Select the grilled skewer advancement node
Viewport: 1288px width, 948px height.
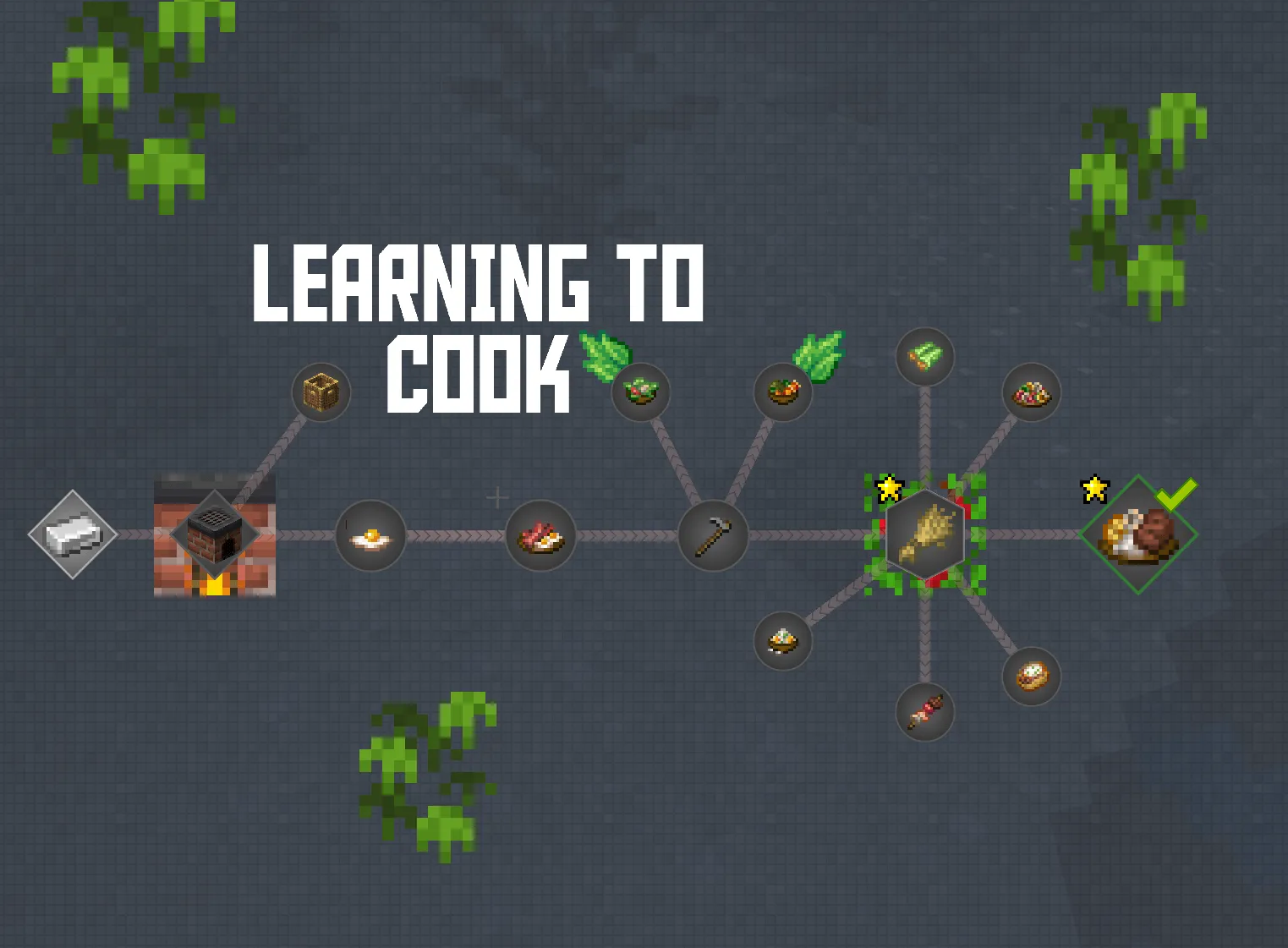click(924, 713)
